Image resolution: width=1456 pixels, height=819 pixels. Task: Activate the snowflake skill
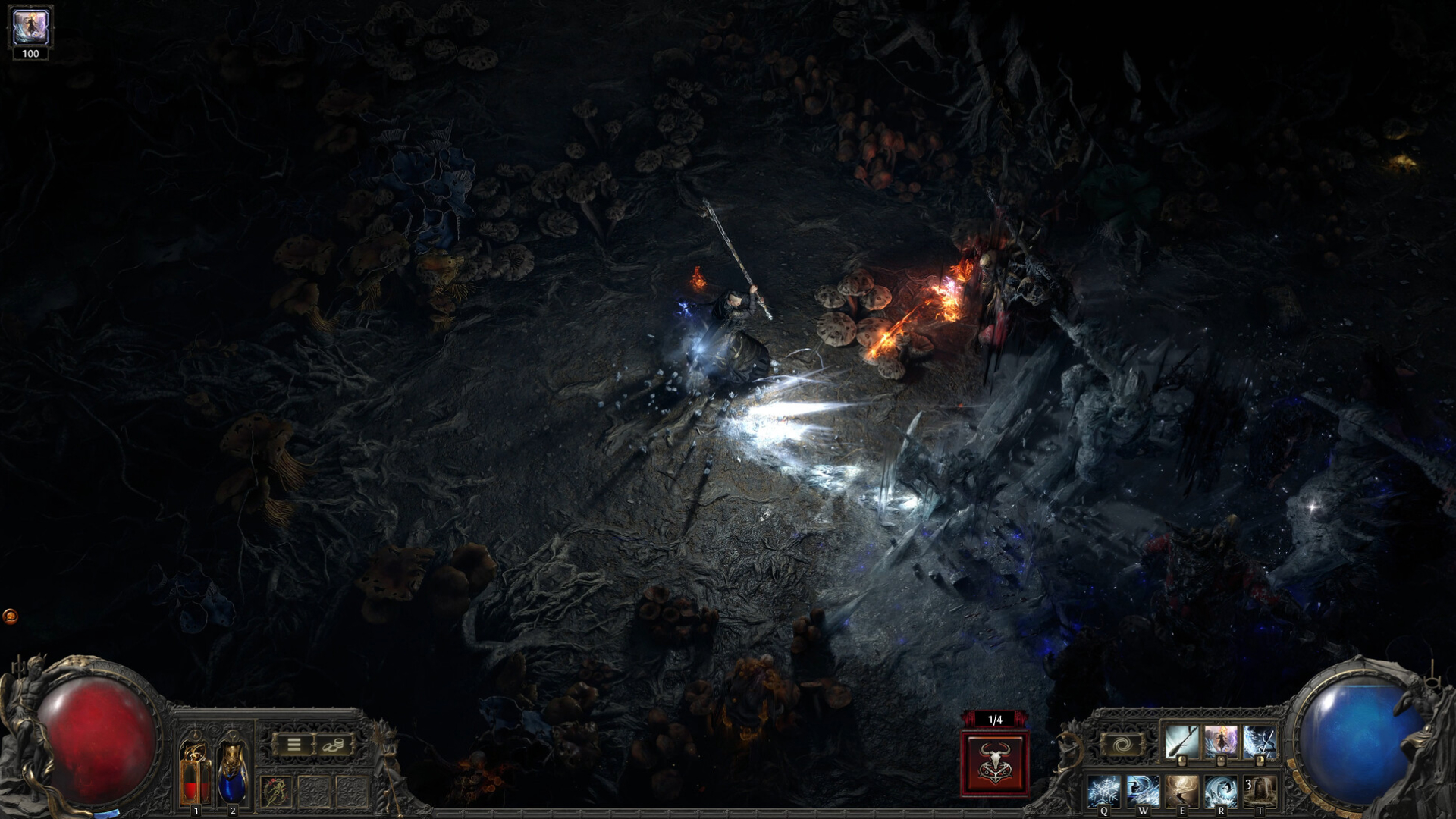point(1104,791)
